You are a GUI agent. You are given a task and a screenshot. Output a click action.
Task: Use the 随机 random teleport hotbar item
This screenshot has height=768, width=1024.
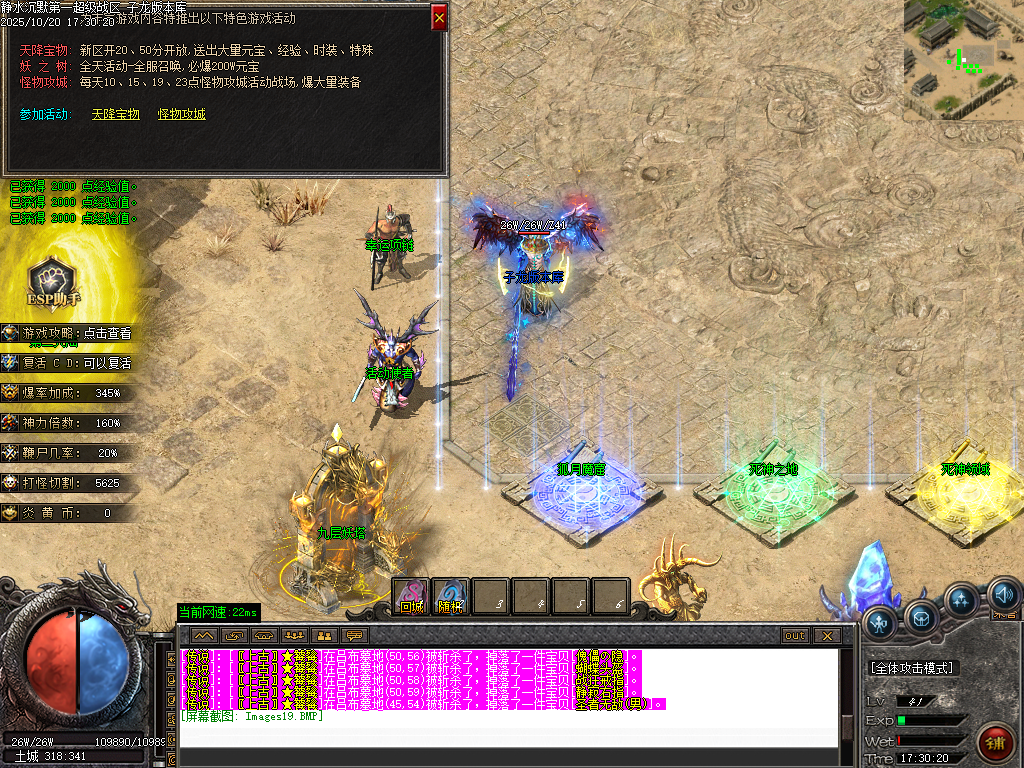pyautogui.click(x=452, y=597)
